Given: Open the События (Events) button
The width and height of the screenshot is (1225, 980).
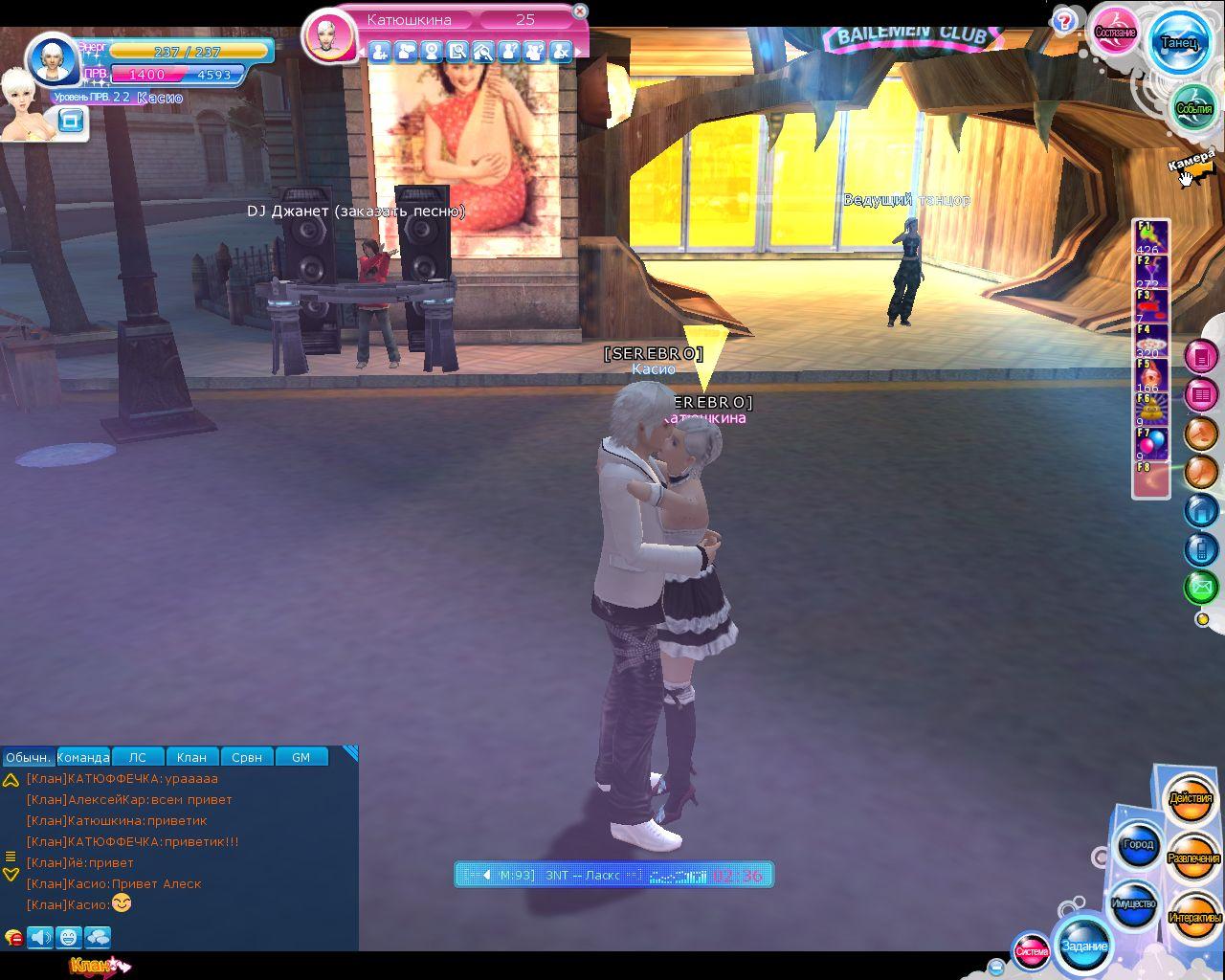Looking at the screenshot, I should [1193, 108].
